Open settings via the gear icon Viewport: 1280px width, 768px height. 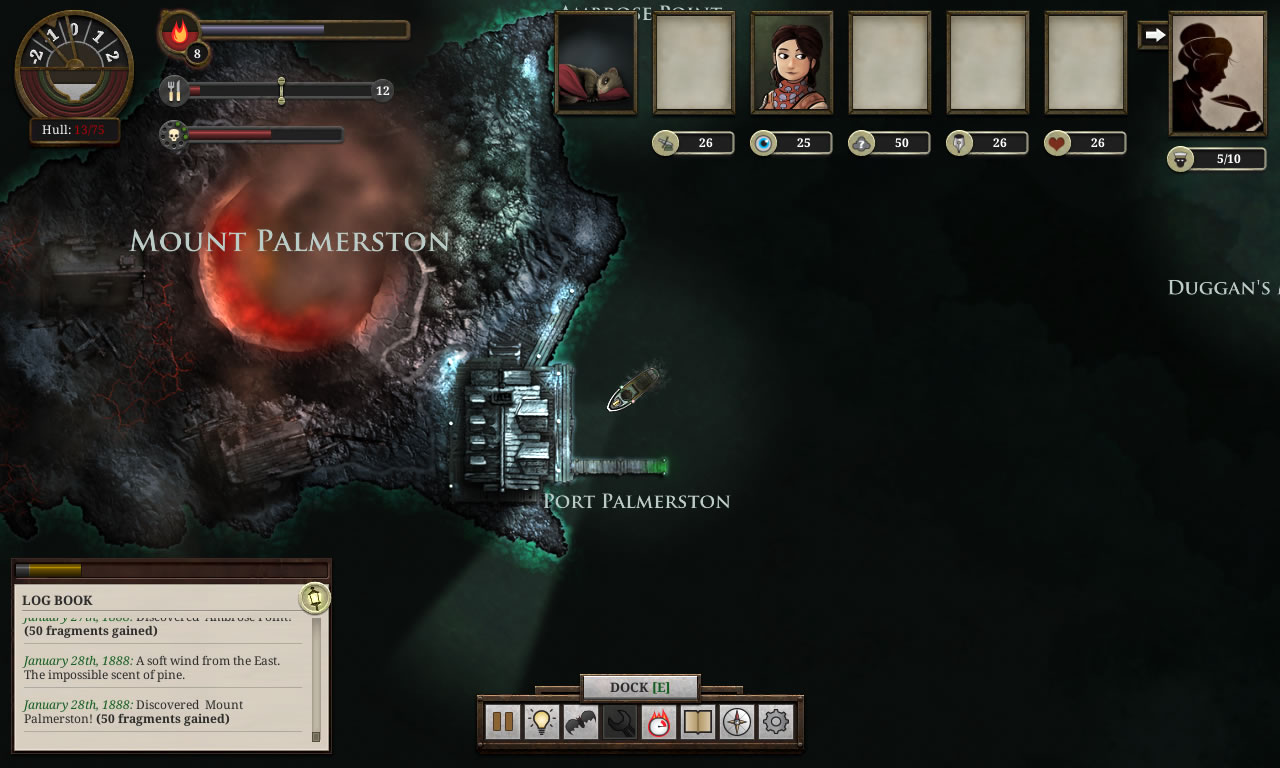(776, 722)
